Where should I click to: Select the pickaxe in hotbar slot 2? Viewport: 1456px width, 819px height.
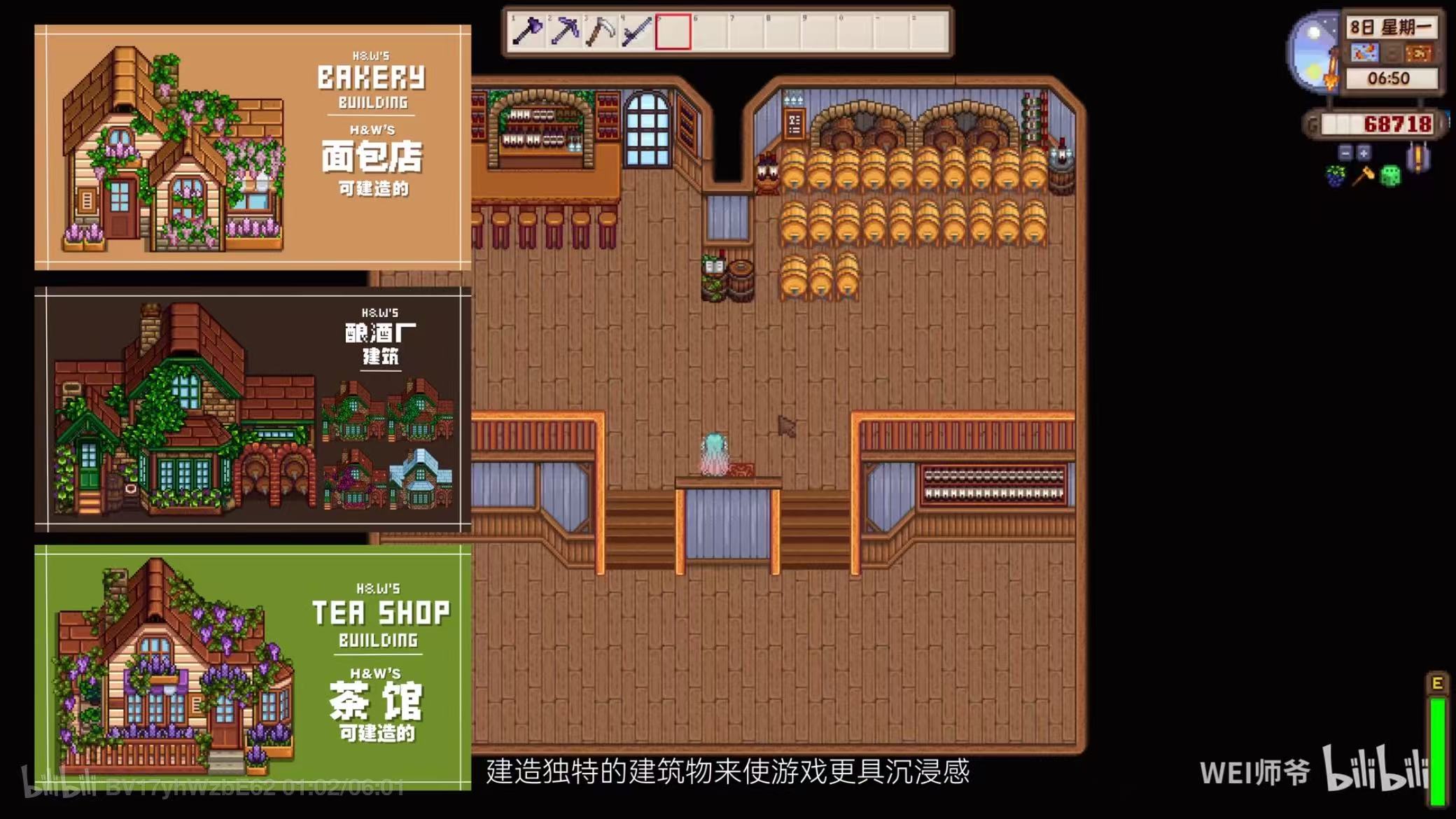point(566,29)
